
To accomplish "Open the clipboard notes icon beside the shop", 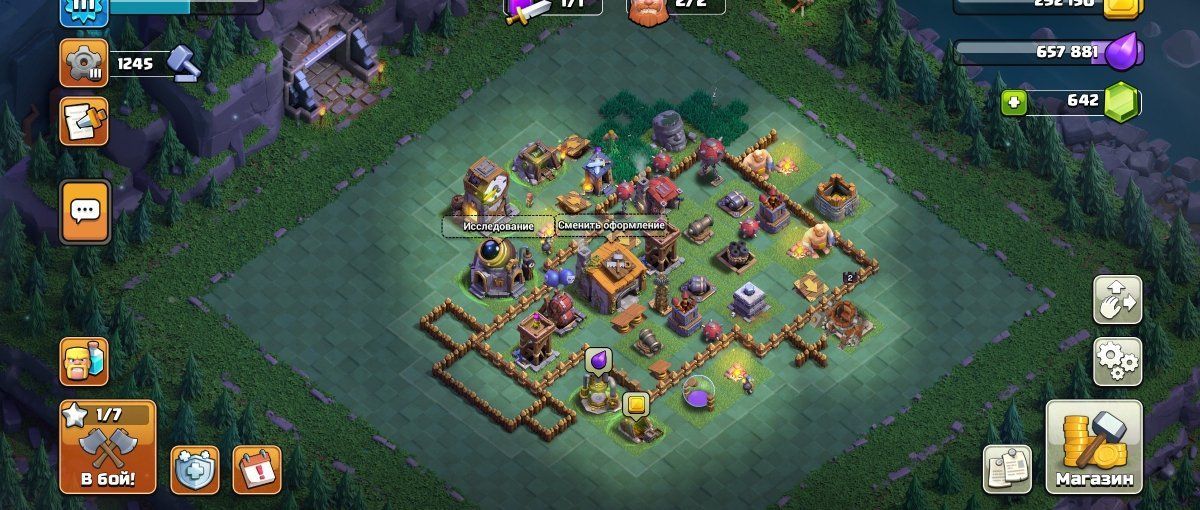I will tap(1007, 468).
